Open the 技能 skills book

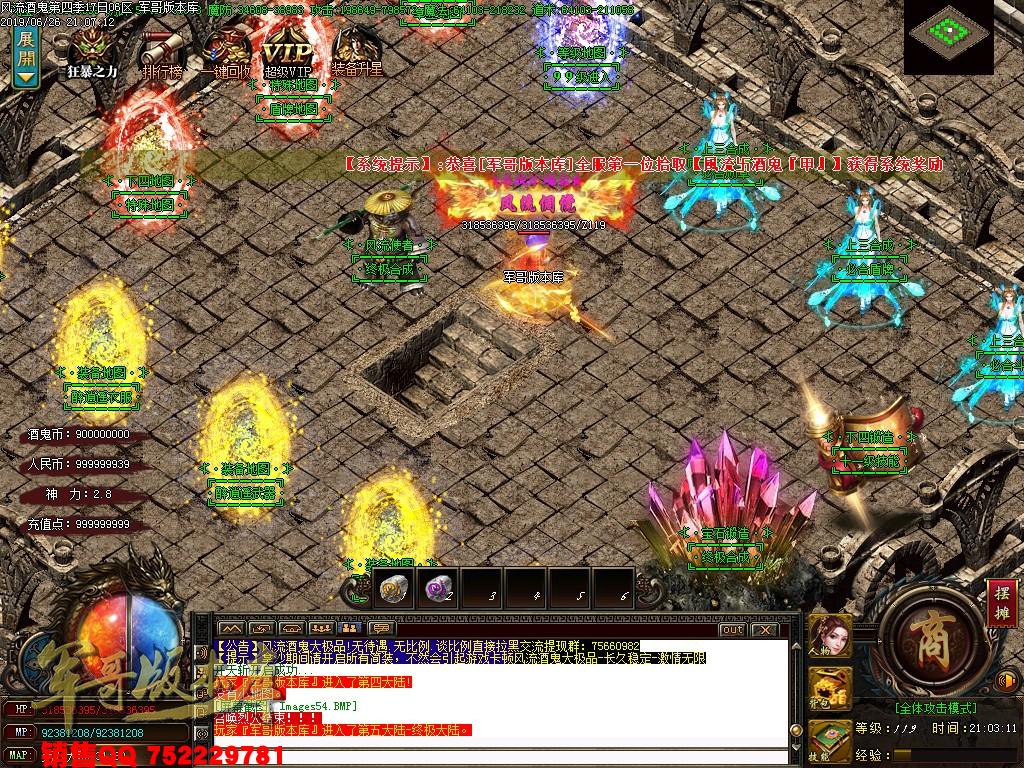(830, 741)
